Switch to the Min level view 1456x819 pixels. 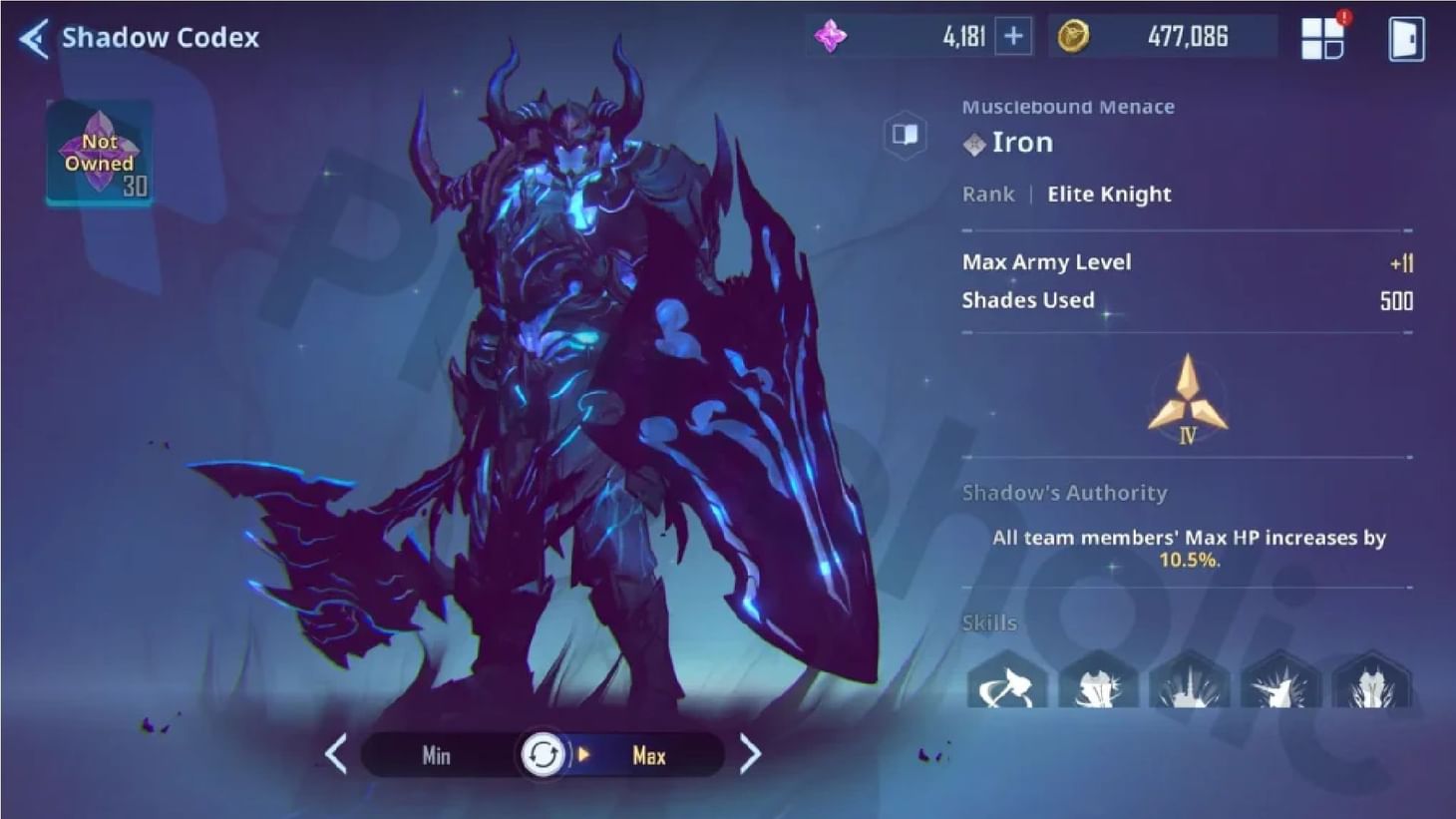click(435, 756)
